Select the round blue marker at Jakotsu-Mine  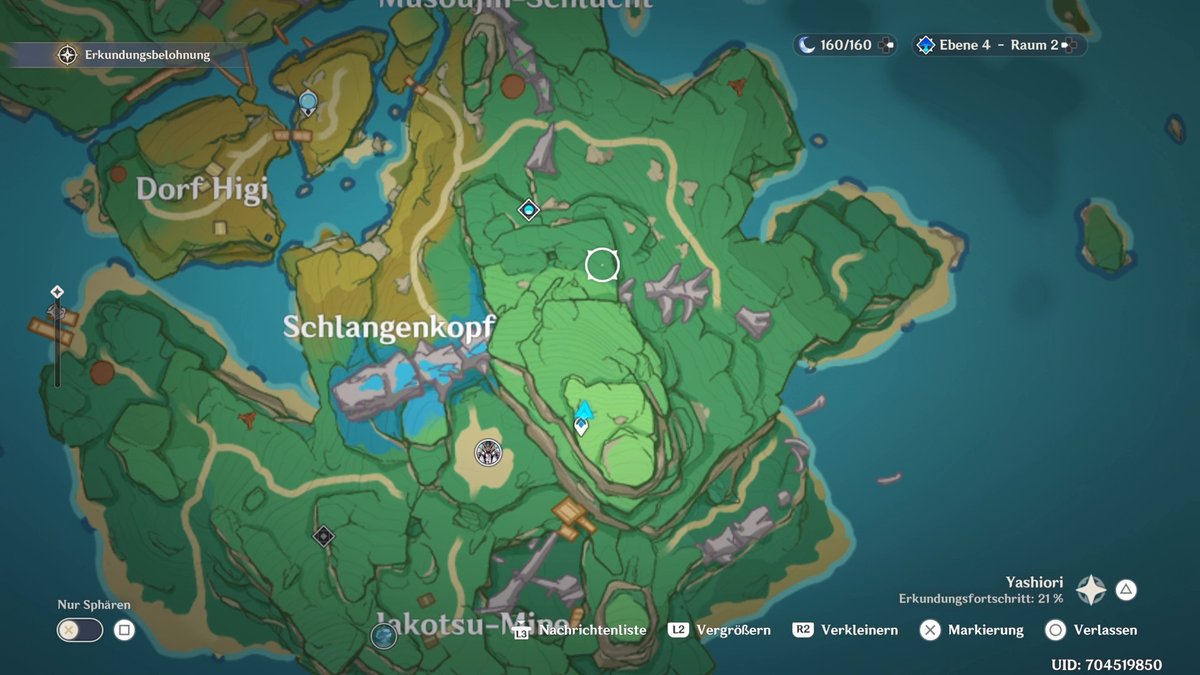(x=384, y=634)
